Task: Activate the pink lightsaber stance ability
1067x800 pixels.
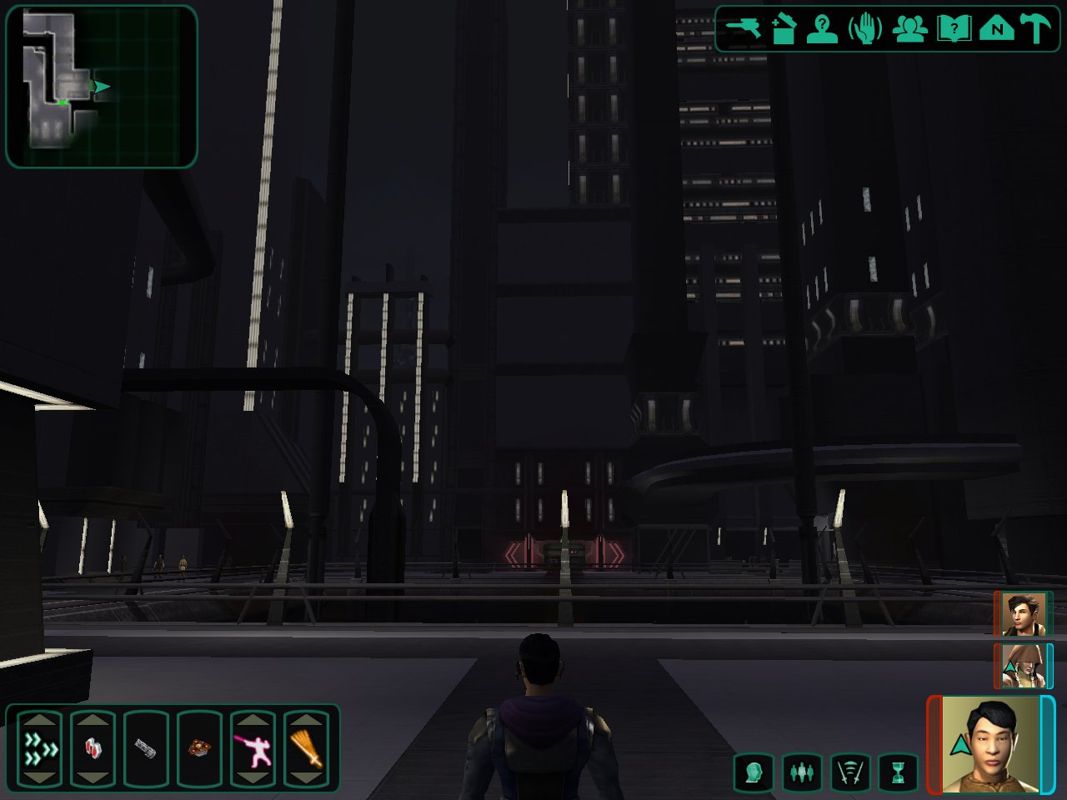Action: click(251, 748)
